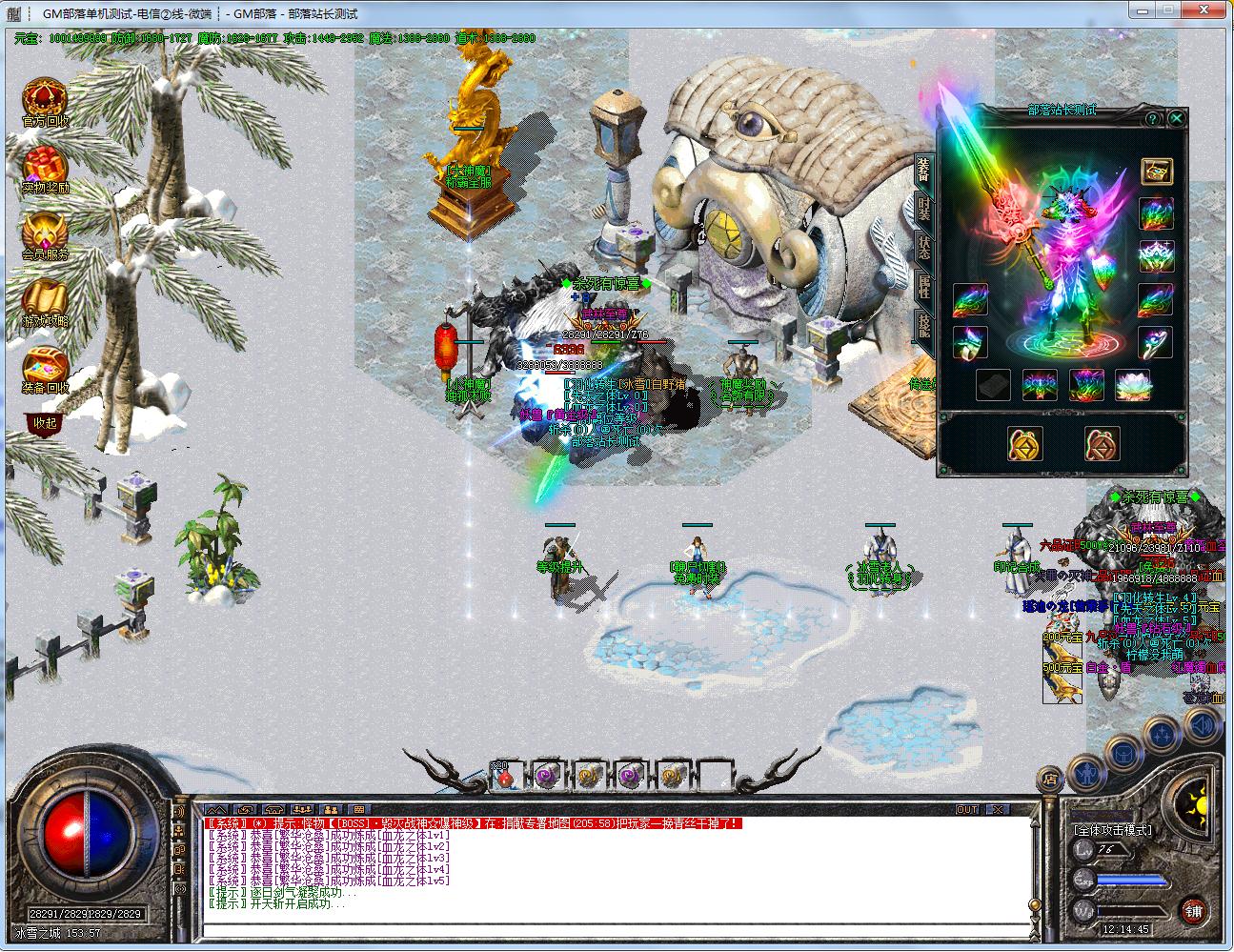Image resolution: width=1234 pixels, height=952 pixels.
Task: Switch to the 时装 tab
Action: (x=923, y=210)
